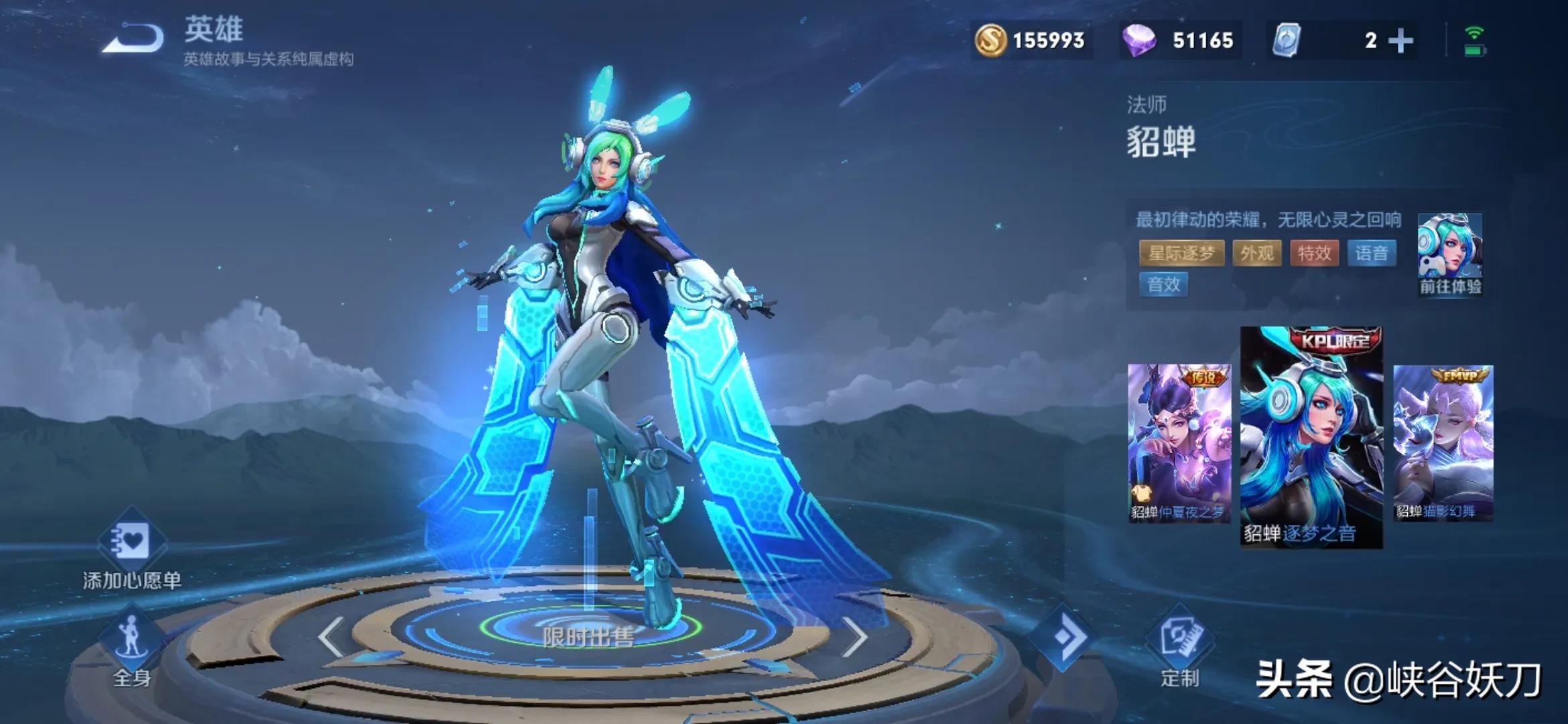Select the 语音 voice tag

click(x=1371, y=253)
